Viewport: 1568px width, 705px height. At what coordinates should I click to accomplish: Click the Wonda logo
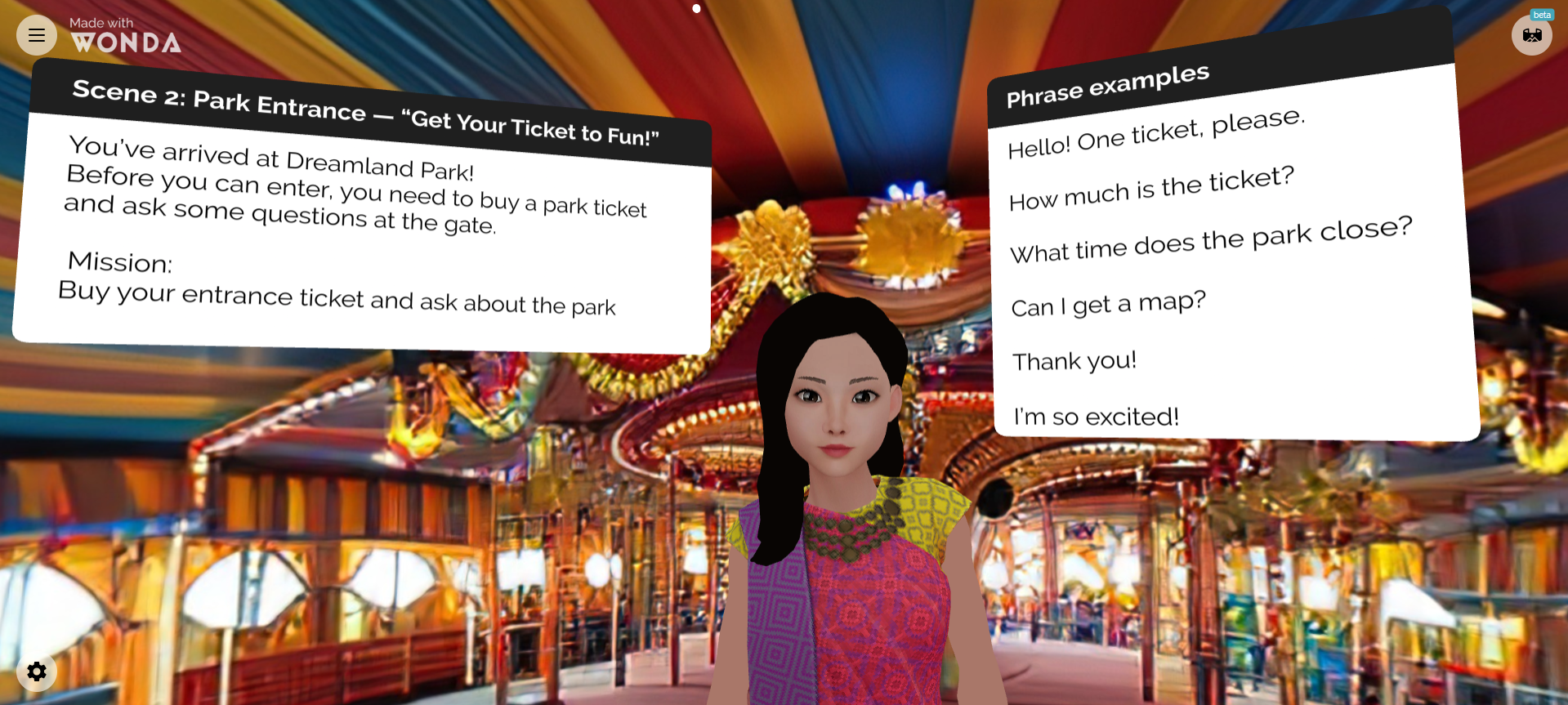[x=127, y=42]
